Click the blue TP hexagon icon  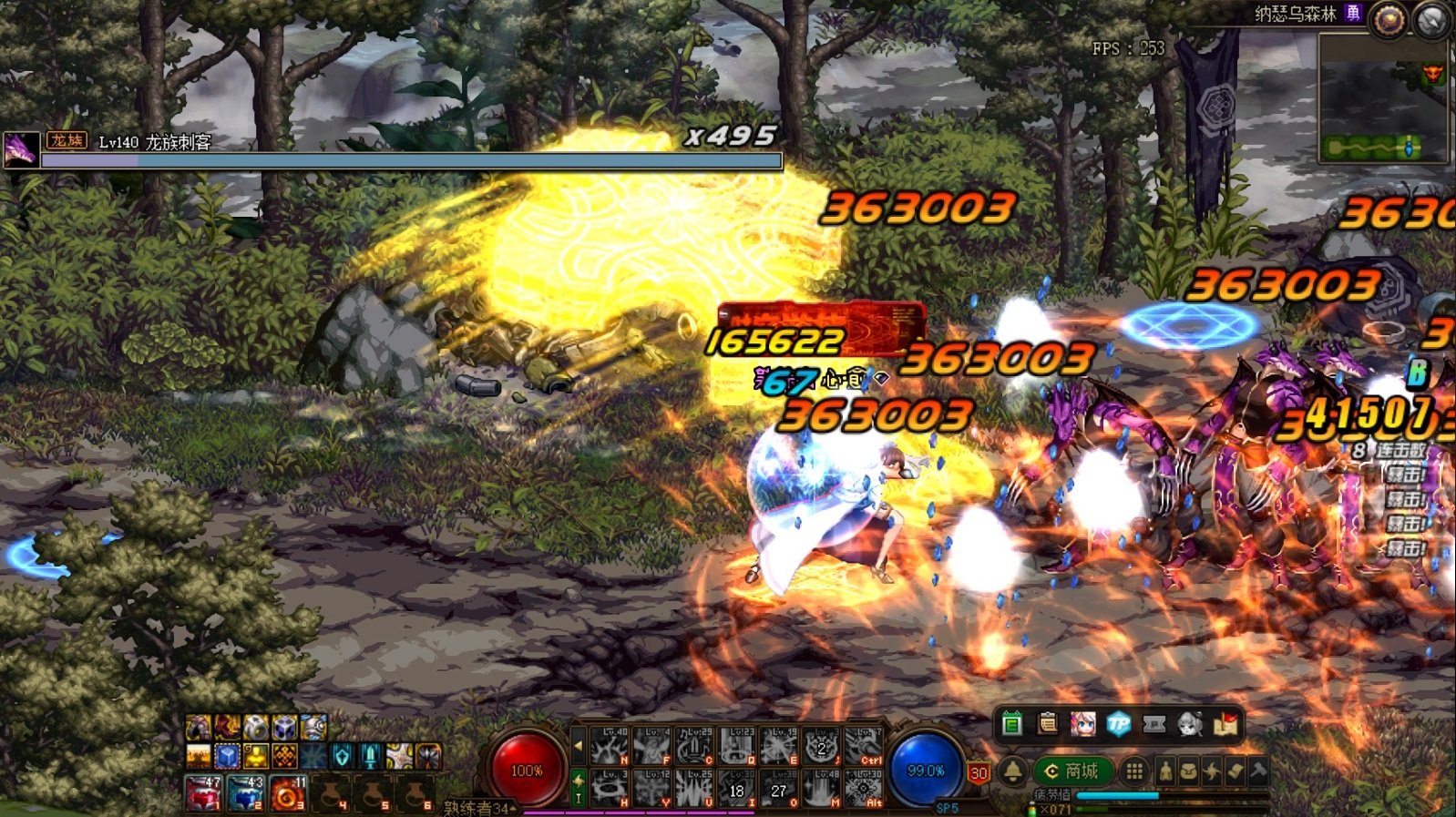[x=1118, y=724]
